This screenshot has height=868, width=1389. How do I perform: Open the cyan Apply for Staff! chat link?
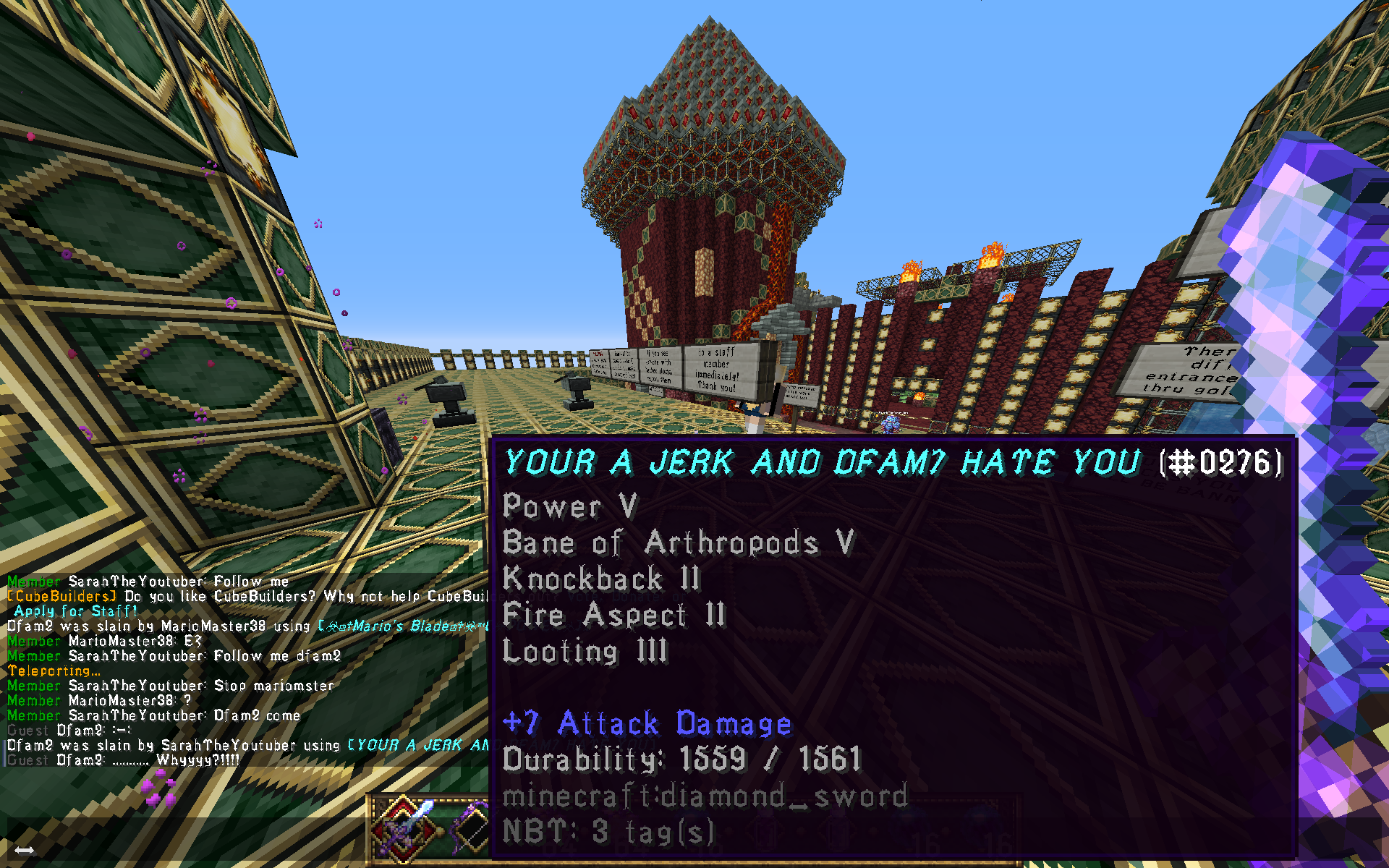point(75,611)
